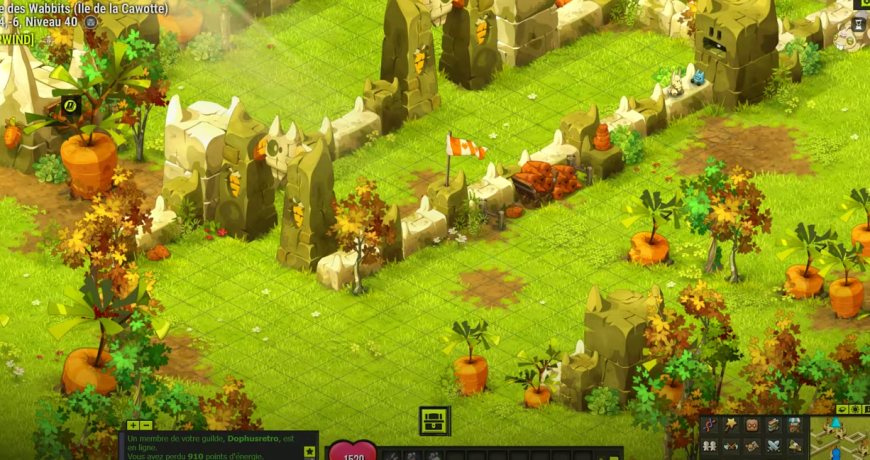Viewport: 870px width, 460px height.
Task: Open the winged crossed swords icon
Action: point(731,446)
